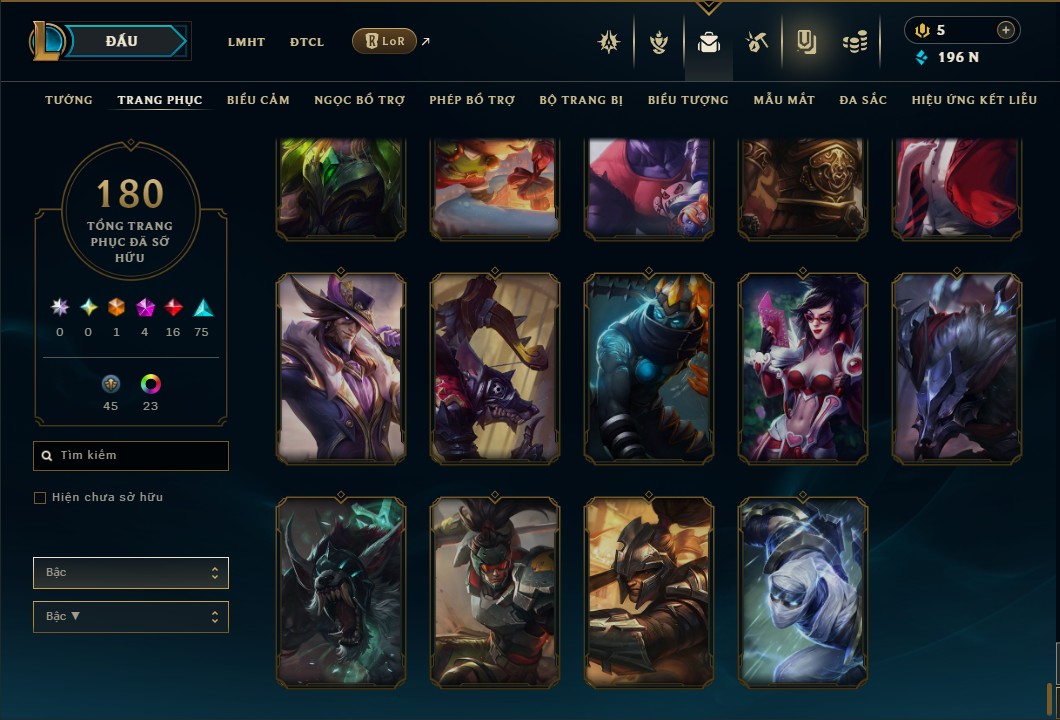Viewport: 1060px width, 720px height.
Task: Switch to the BIỂU CẢM tab
Action: (x=258, y=100)
